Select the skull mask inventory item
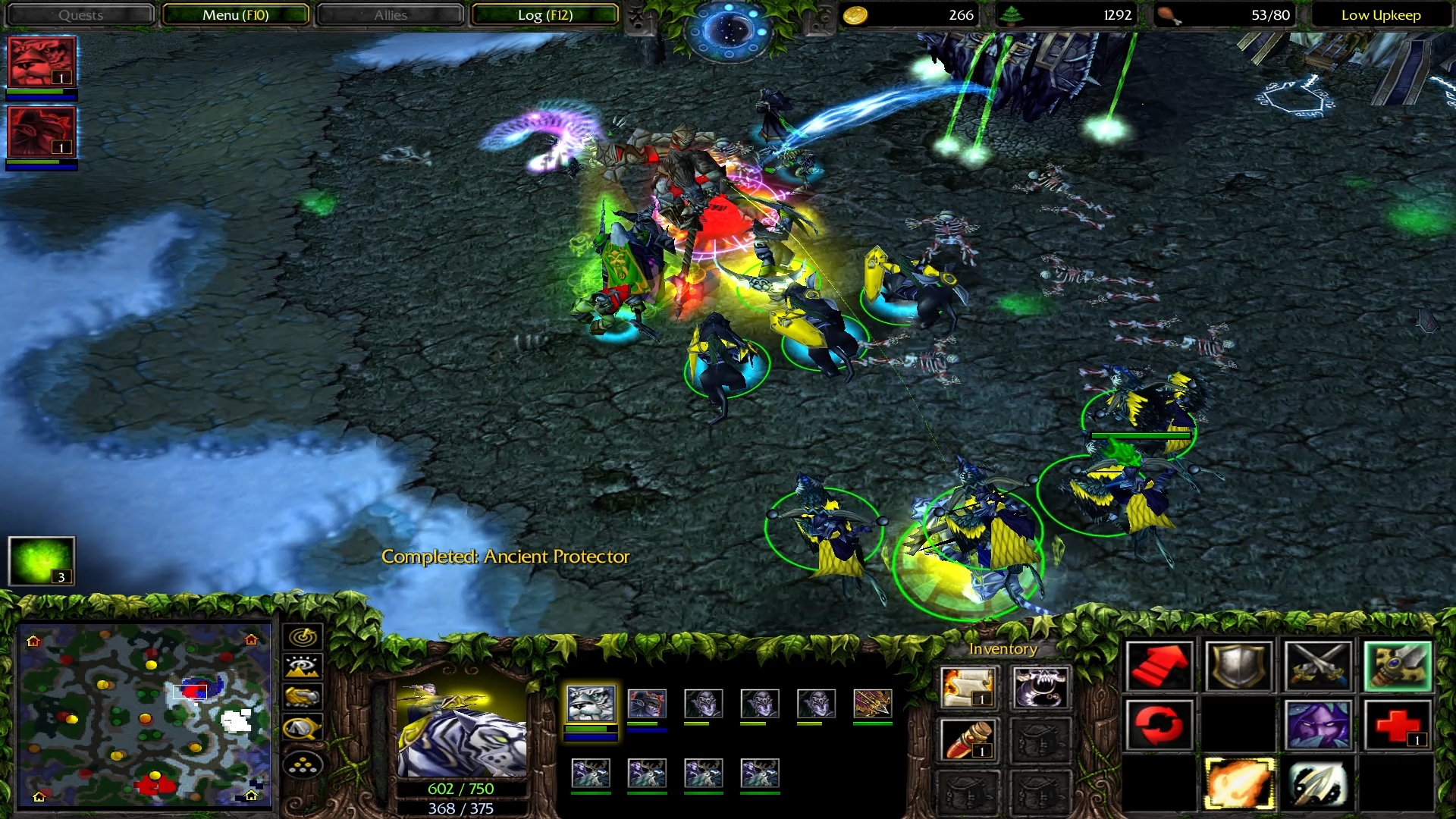Screen dimensions: 1456x819 coord(1040,687)
